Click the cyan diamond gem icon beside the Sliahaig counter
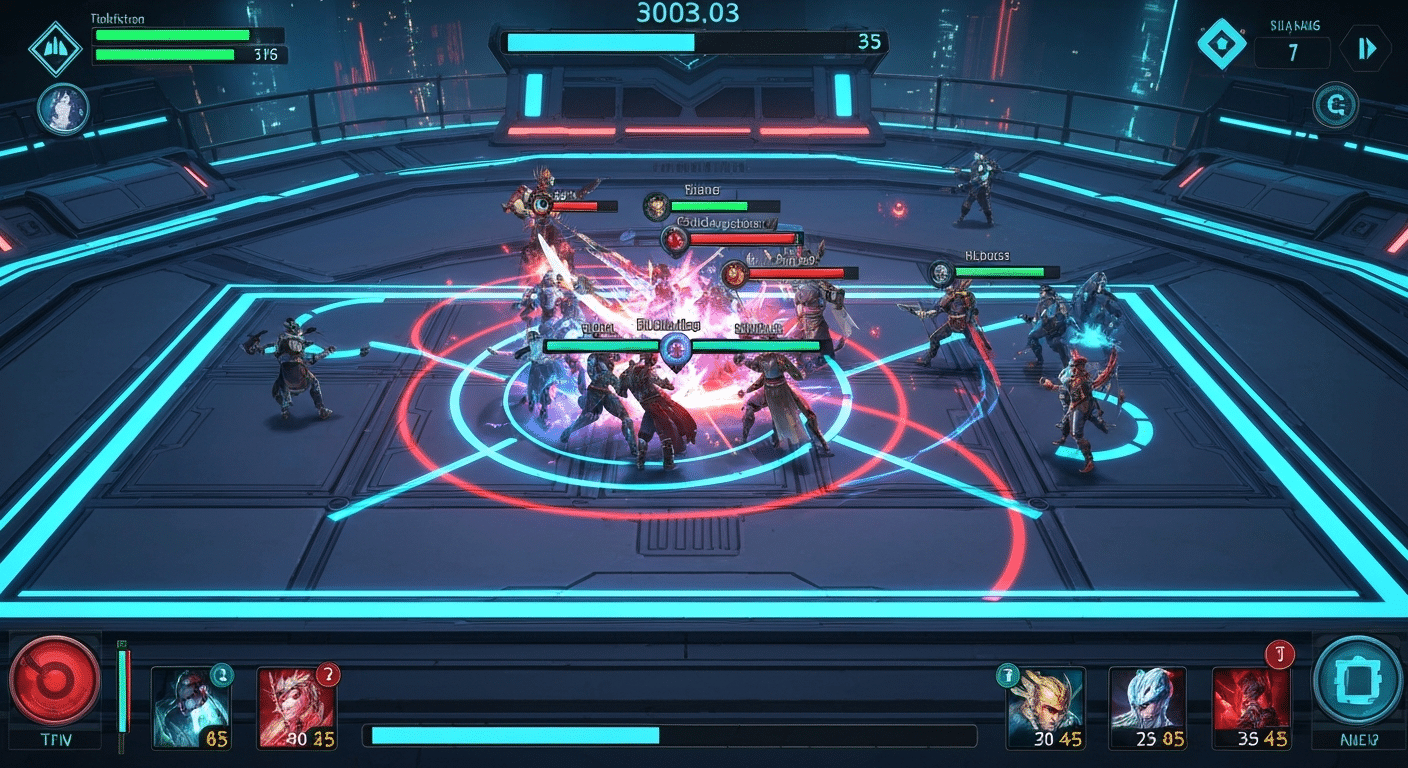 pos(1224,45)
